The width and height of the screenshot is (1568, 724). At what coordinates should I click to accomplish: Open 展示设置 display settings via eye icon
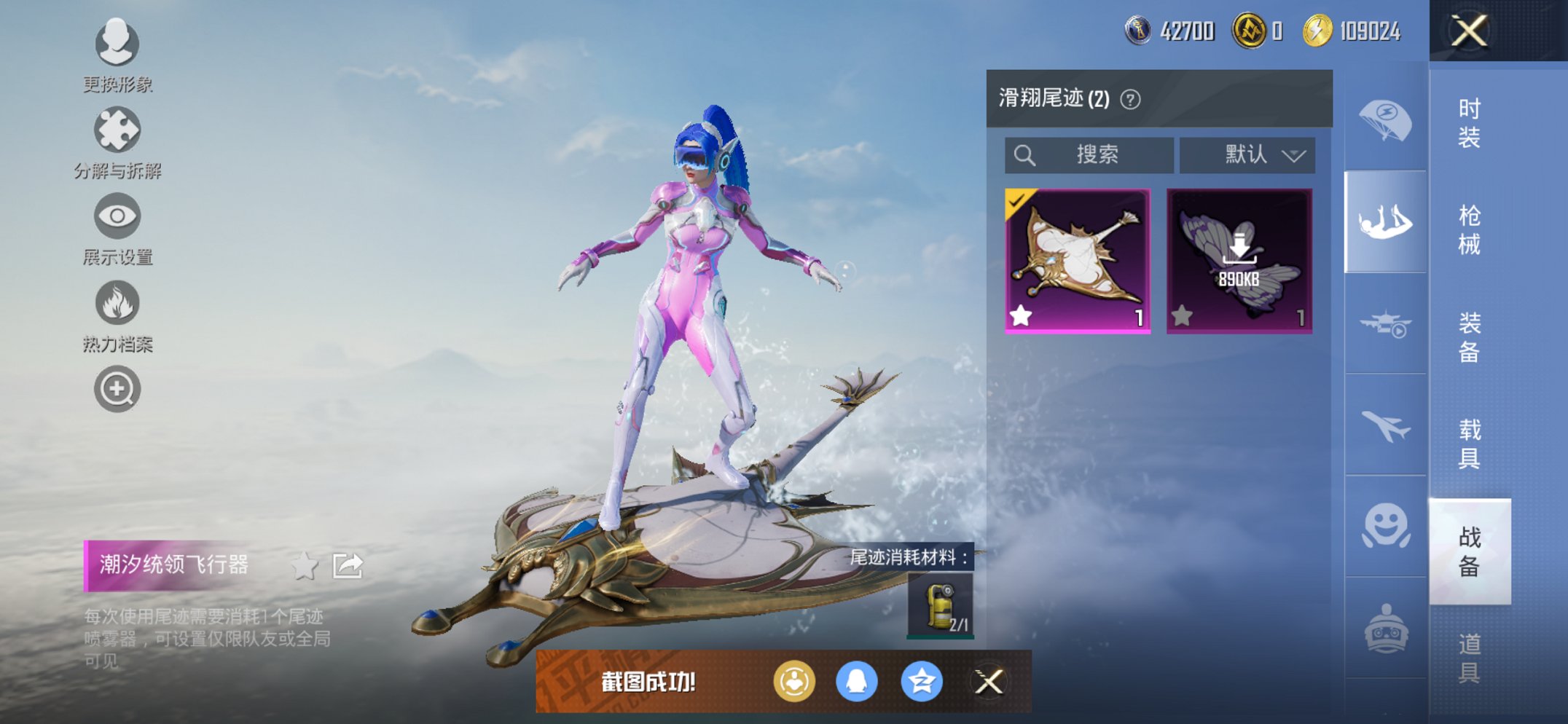click(x=117, y=216)
